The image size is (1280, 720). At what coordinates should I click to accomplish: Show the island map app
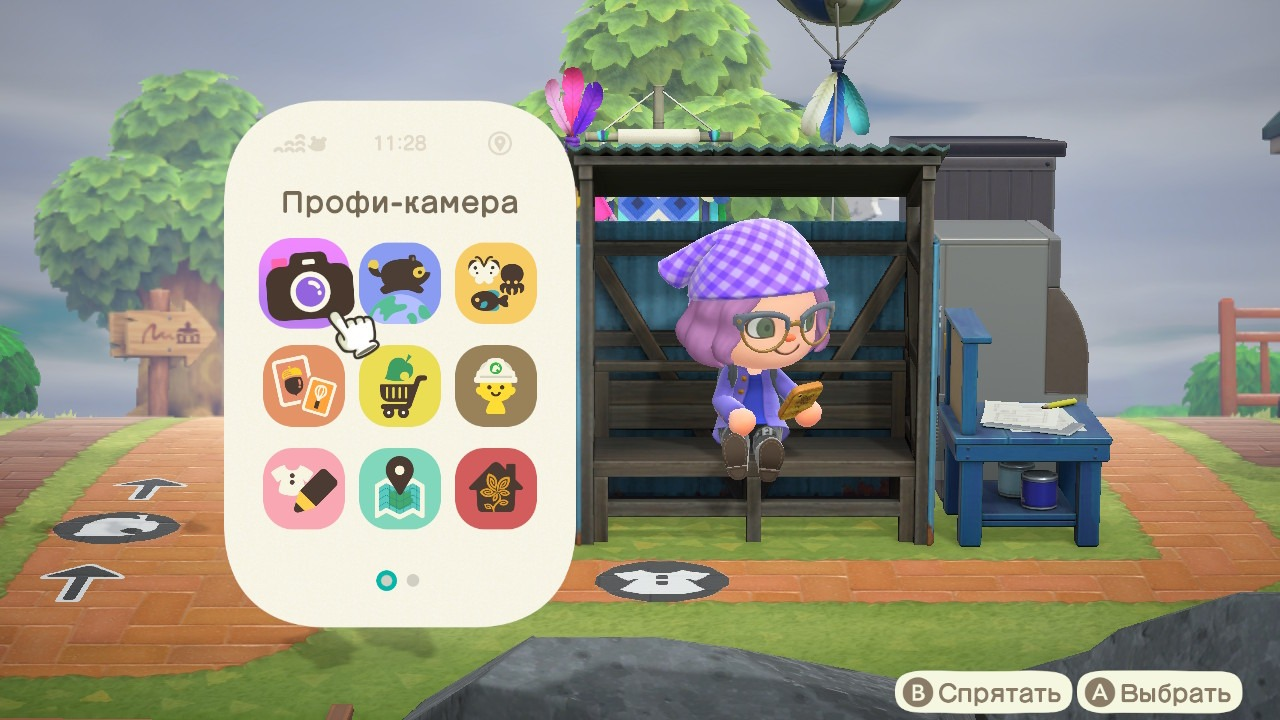click(x=400, y=488)
